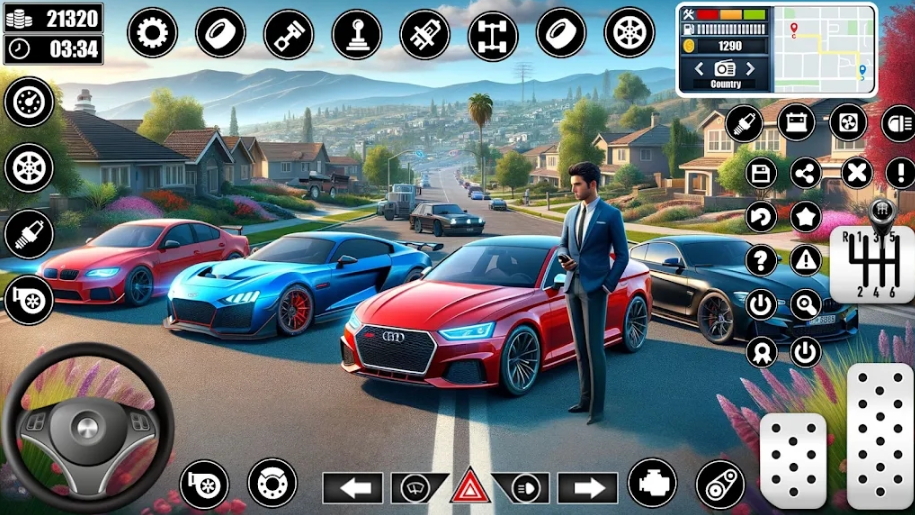Open the minimap with the route

(x=826, y=48)
